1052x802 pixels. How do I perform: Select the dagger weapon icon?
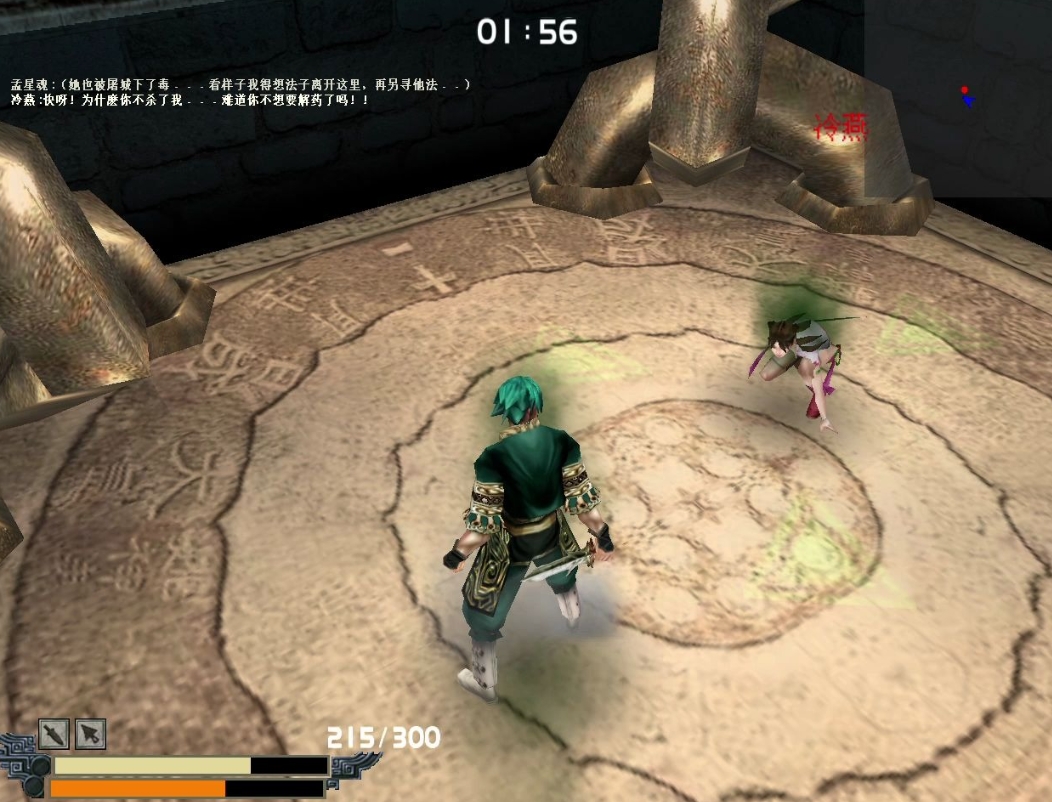pyautogui.click(x=54, y=735)
